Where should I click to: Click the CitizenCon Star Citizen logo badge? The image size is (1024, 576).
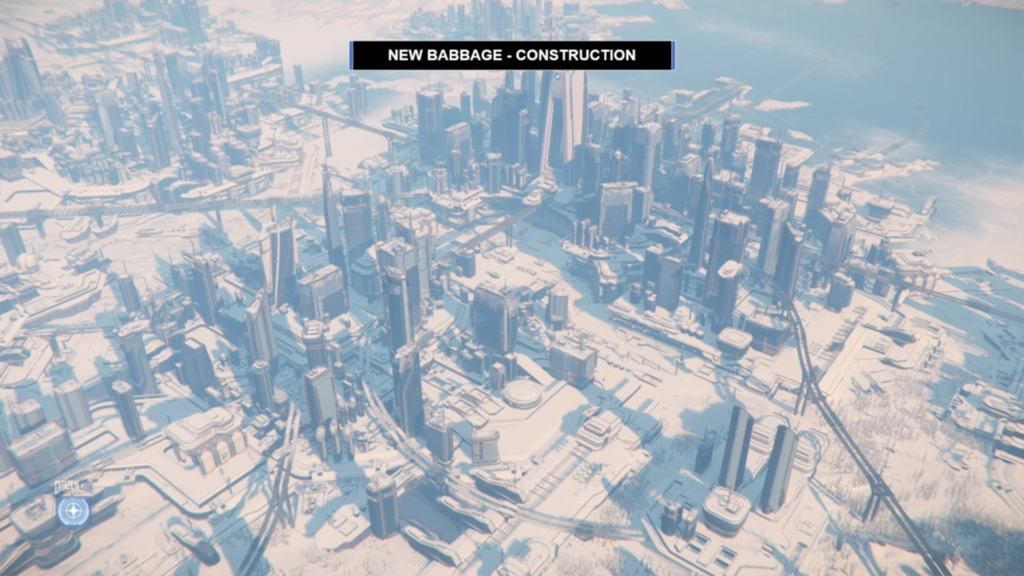point(73,510)
